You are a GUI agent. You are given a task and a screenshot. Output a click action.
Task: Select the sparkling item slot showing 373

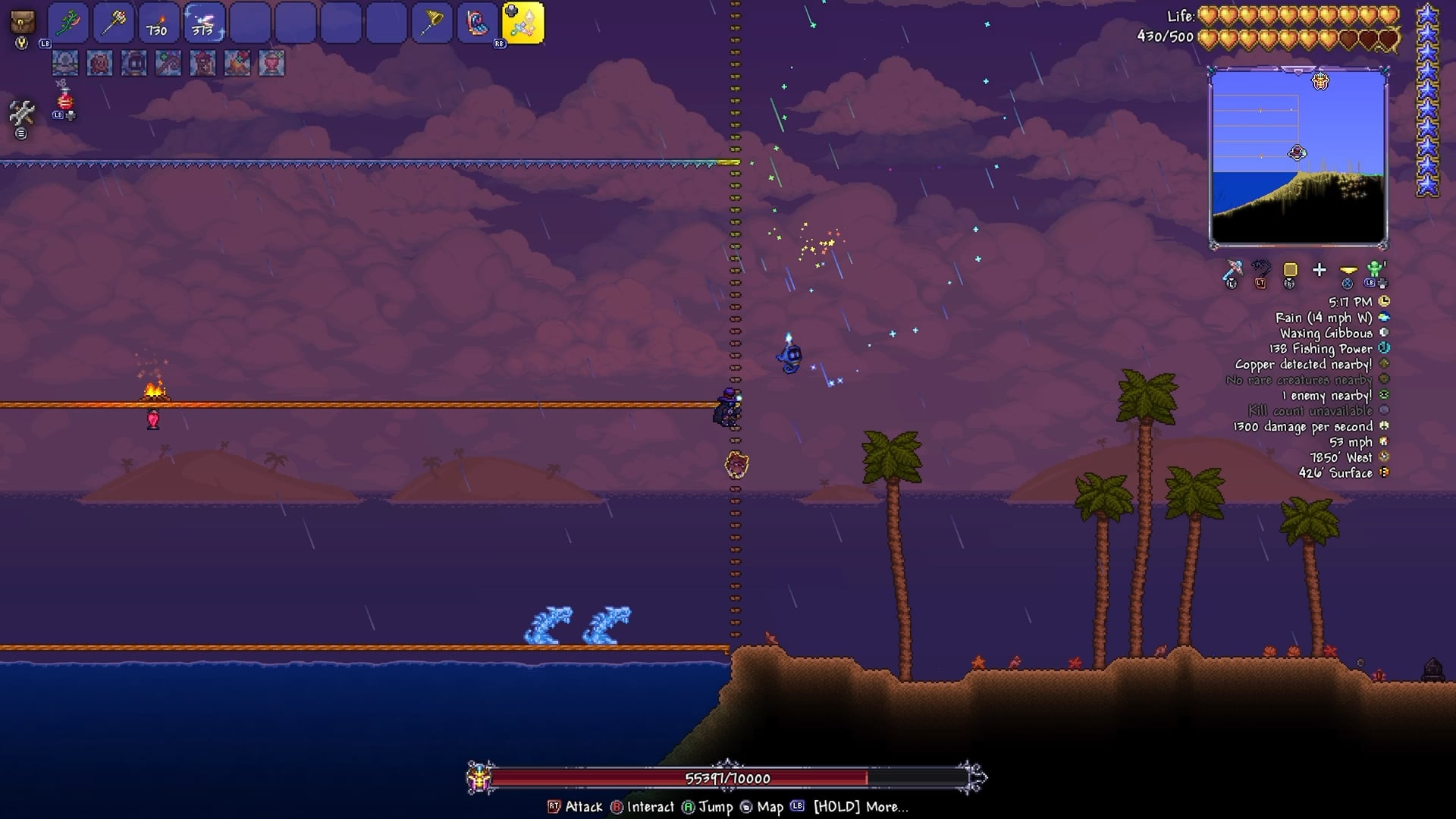click(204, 24)
